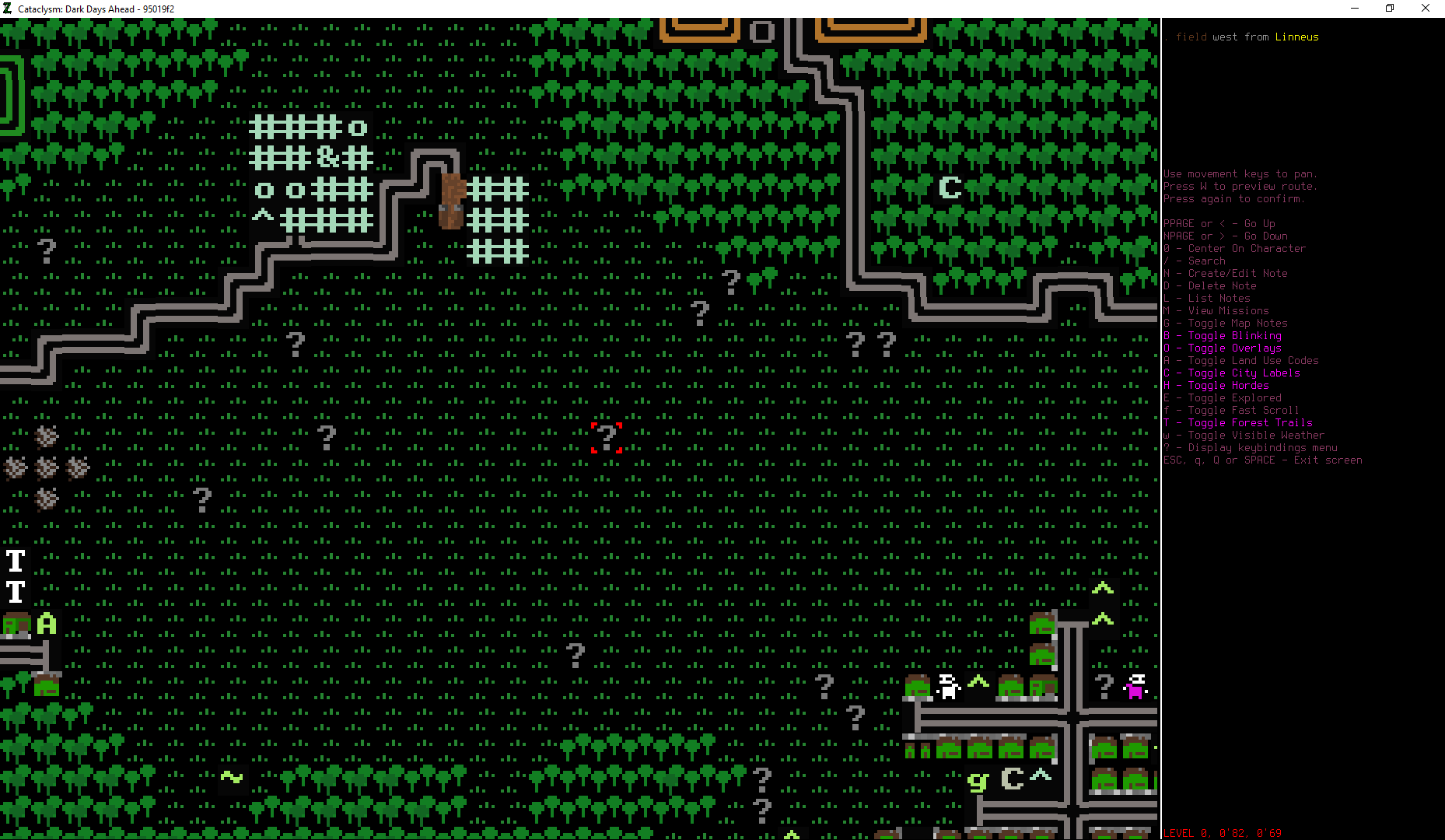
Task: Select Center On Character option
Action: point(1237,248)
